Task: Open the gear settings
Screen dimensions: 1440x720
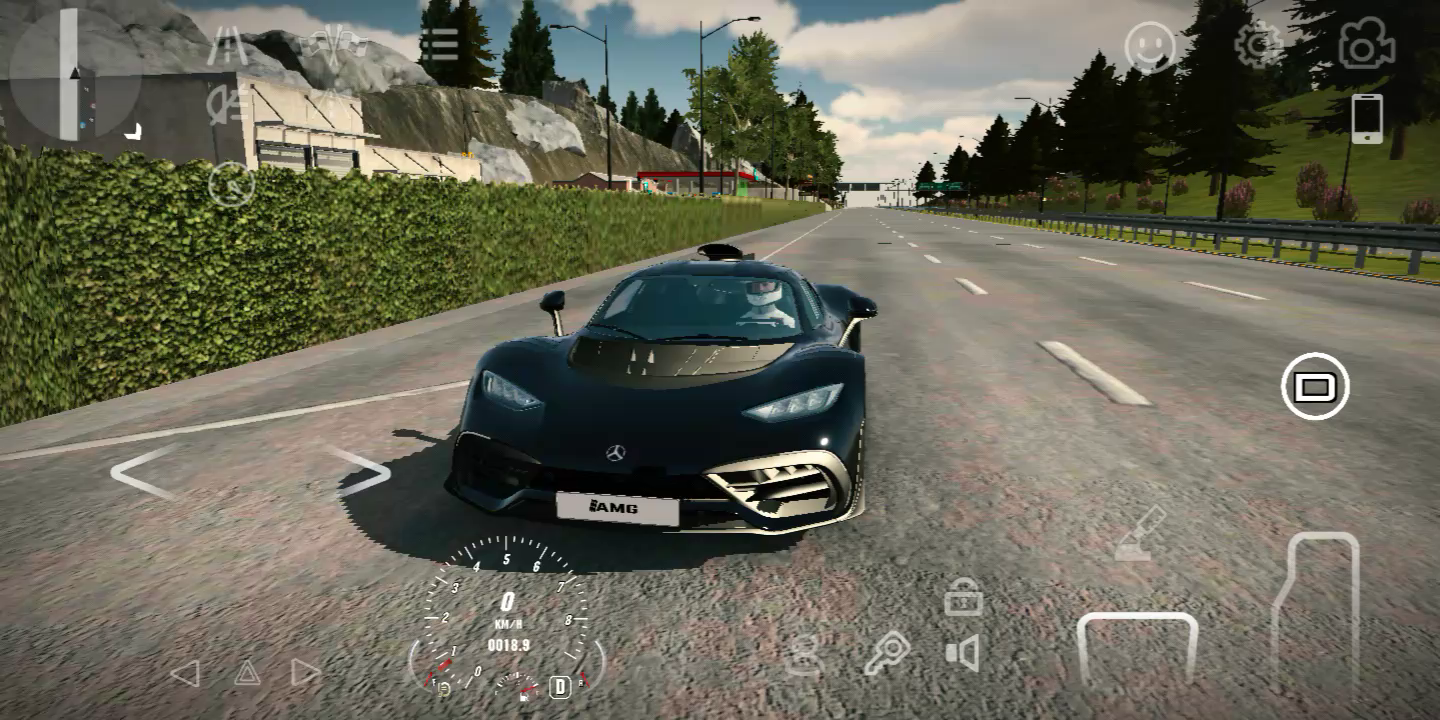Action: (x=1258, y=45)
